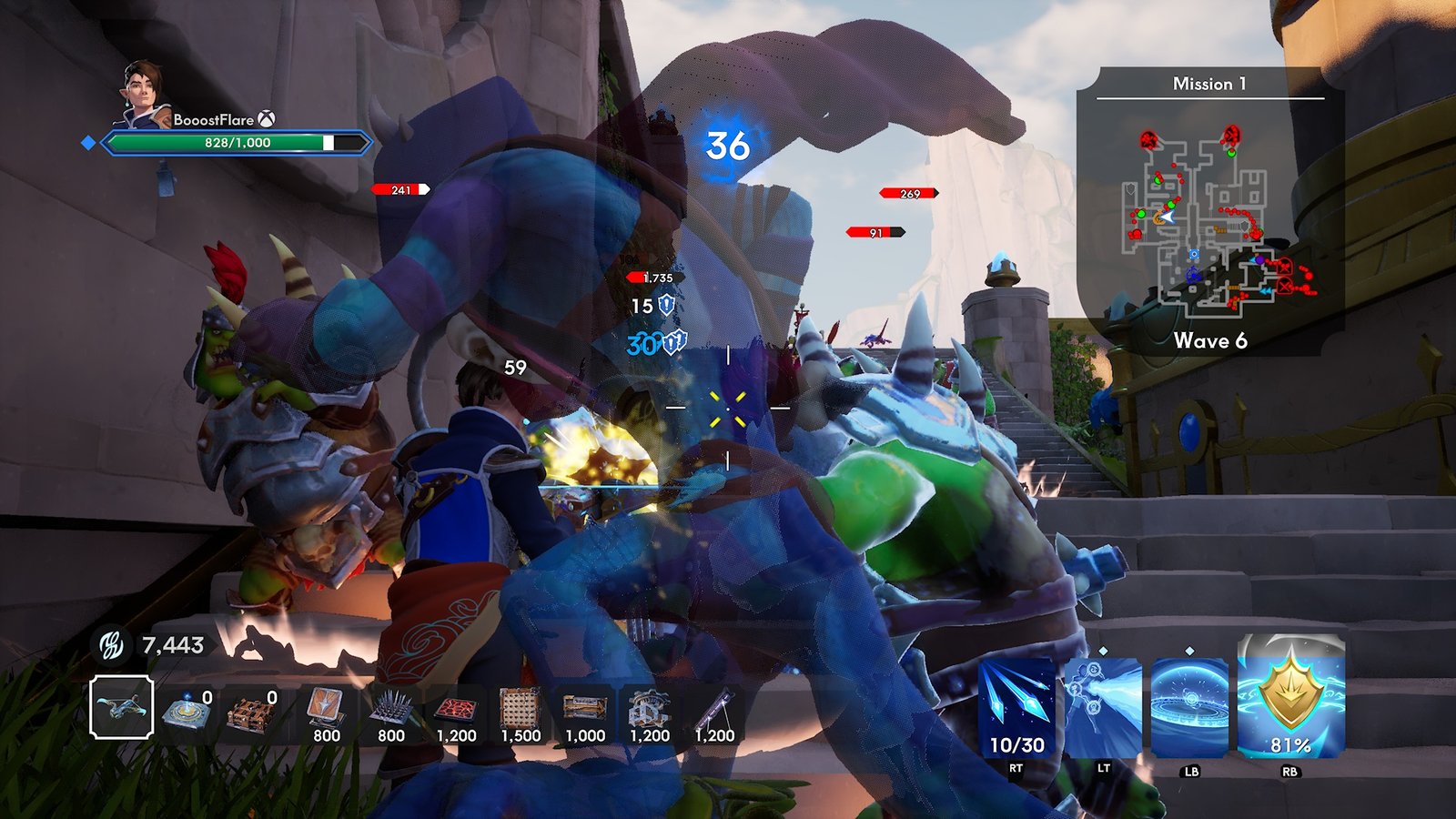
Task: Click the Xbox icon beside BooostFlare's name
Action: (267, 118)
